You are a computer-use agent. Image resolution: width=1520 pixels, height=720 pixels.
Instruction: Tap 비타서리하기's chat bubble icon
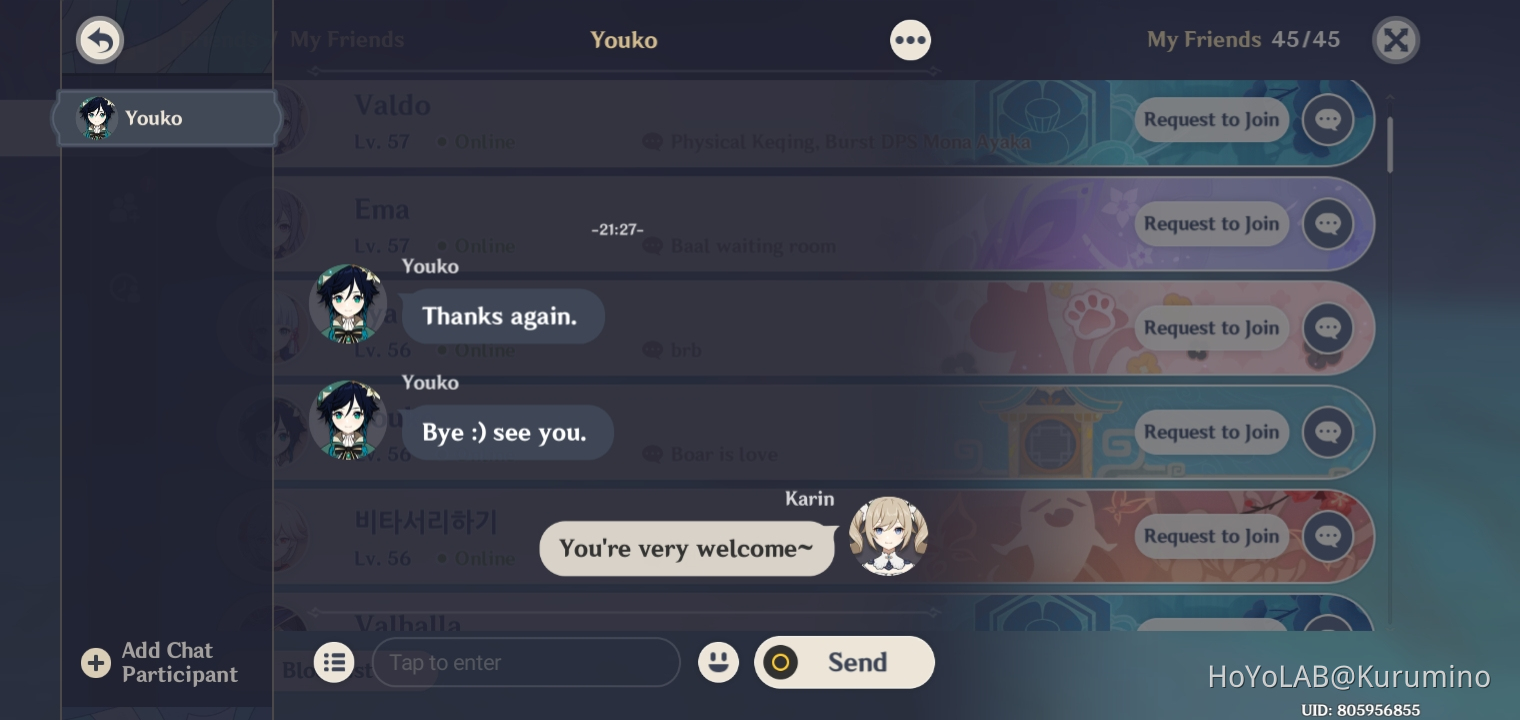1328,536
